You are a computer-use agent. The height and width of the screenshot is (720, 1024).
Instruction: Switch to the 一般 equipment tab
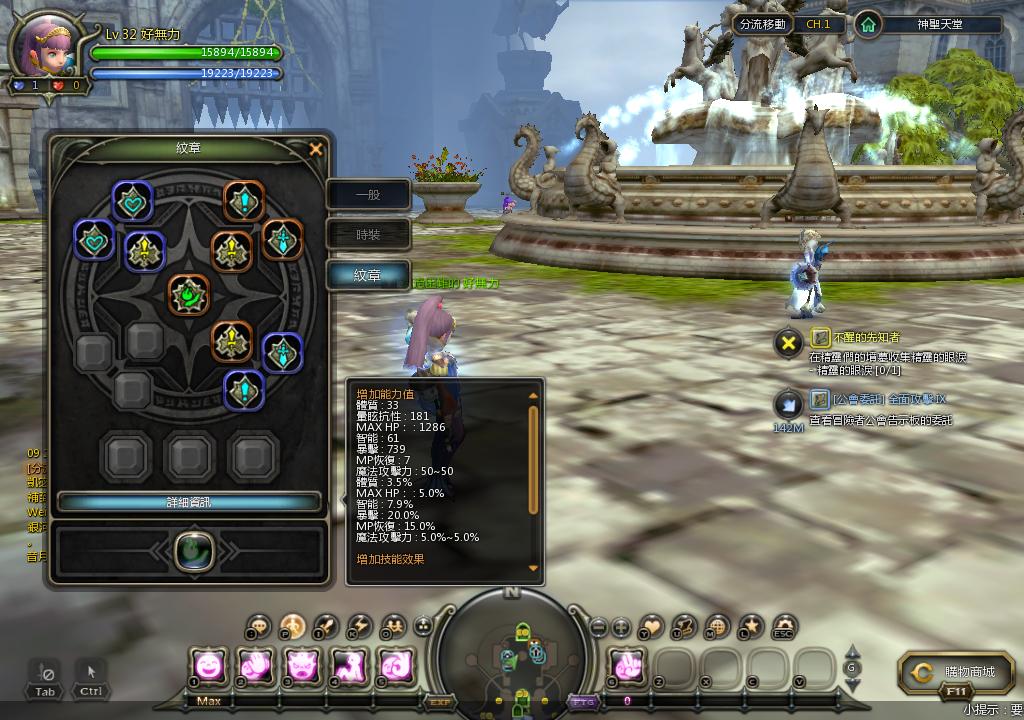tap(368, 195)
